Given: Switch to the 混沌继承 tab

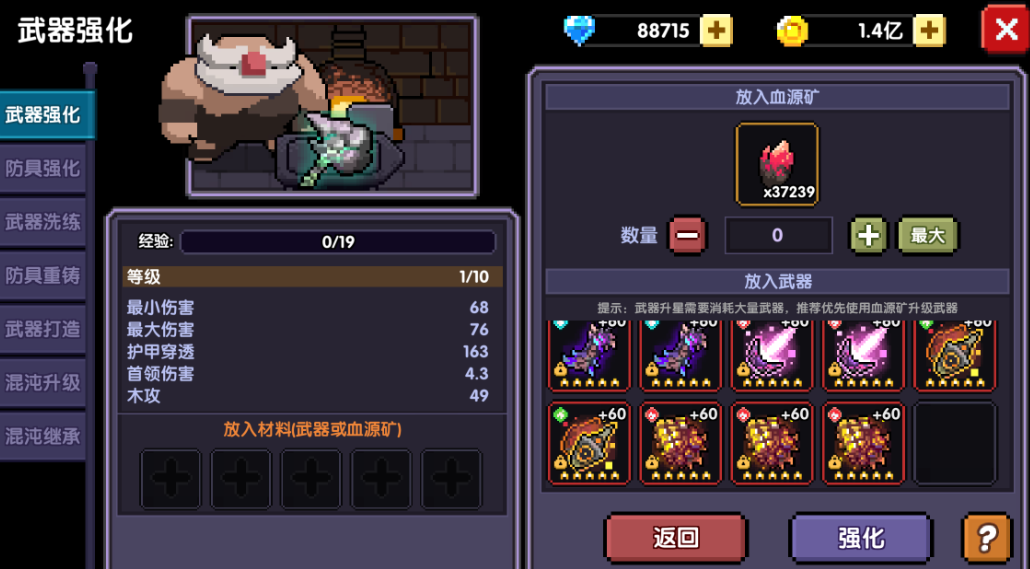Looking at the screenshot, I should tap(42, 436).
